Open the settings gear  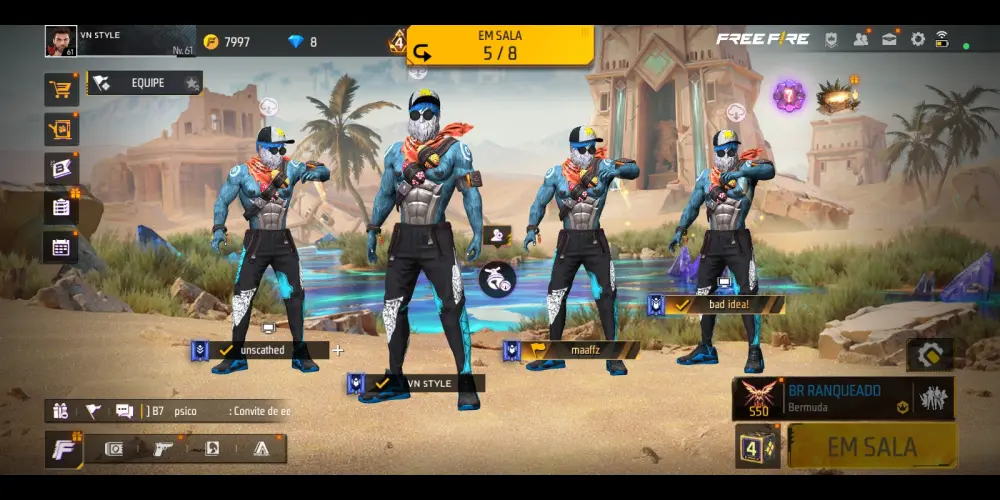[x=917, y=40]
